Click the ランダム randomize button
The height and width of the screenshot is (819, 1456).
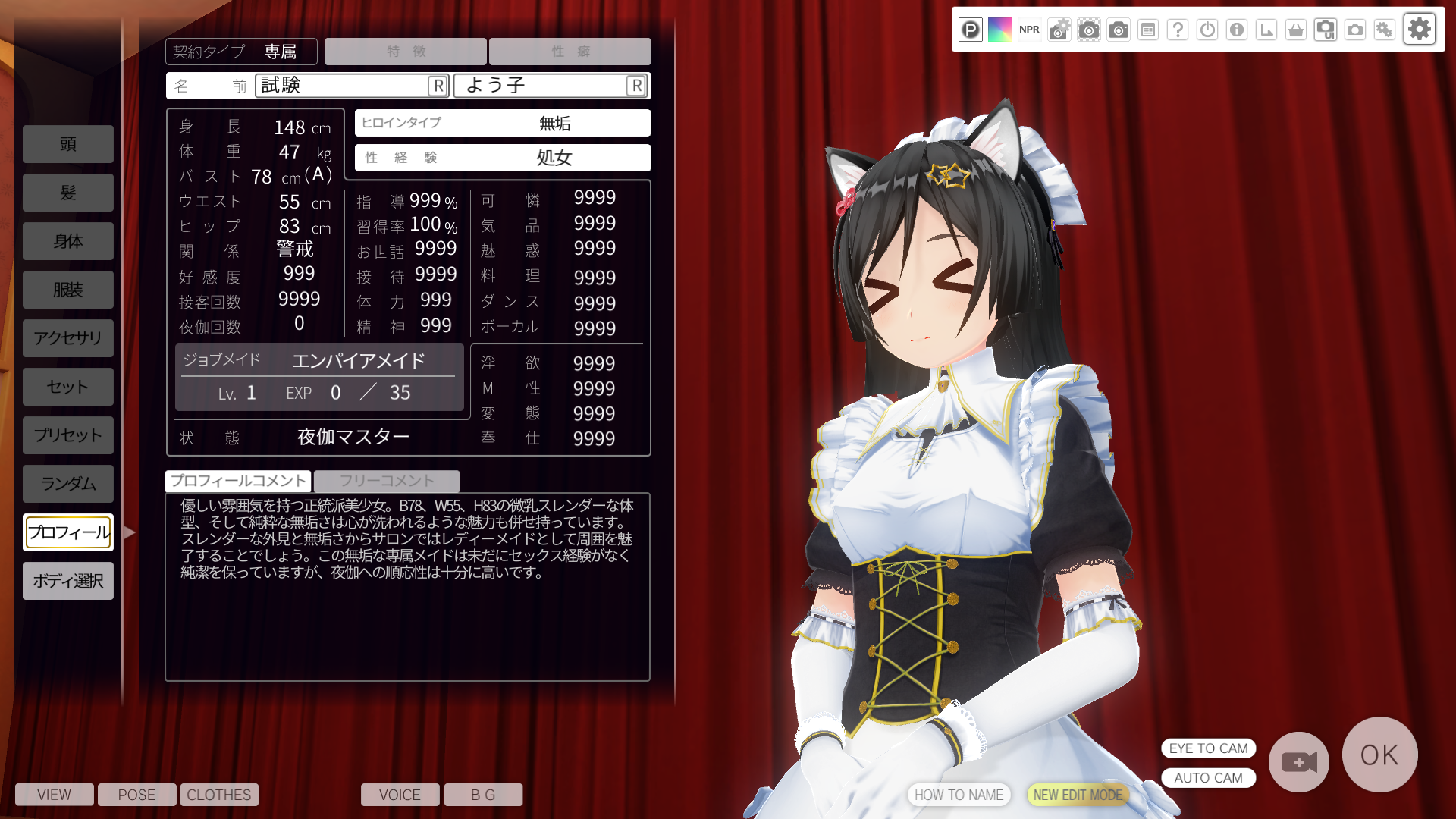point(68,484)
